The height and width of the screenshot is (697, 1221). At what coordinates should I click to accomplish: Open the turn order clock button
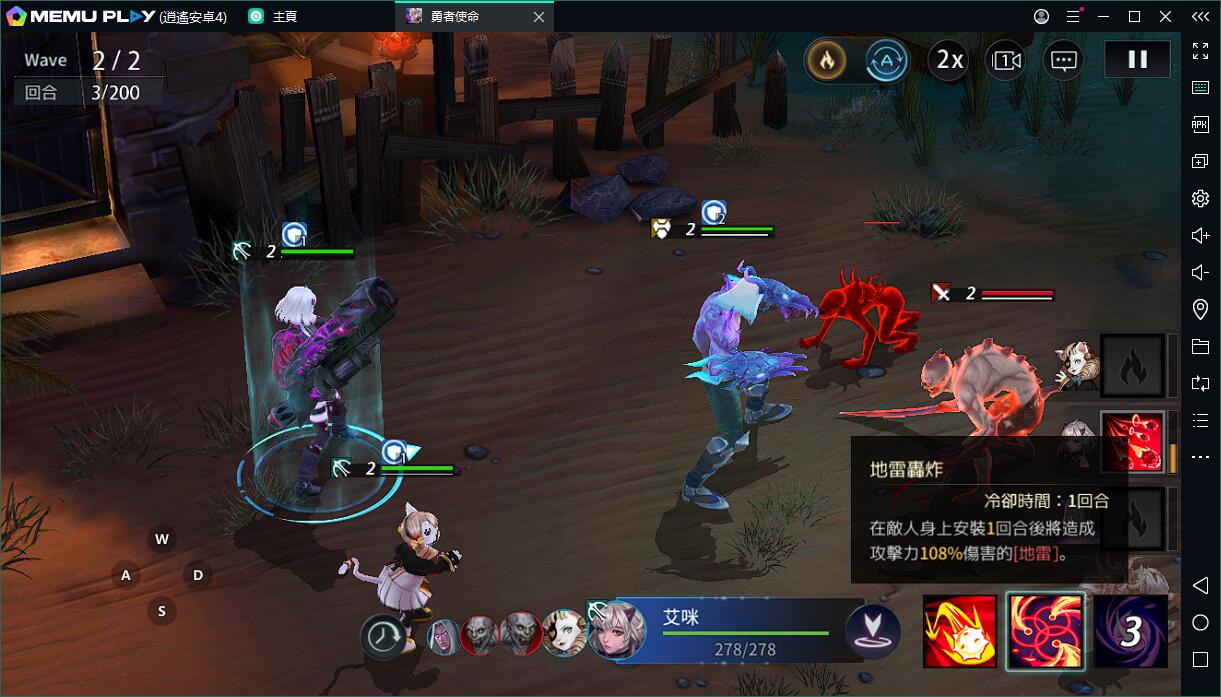pyautogui.click(x=383, y=636)
